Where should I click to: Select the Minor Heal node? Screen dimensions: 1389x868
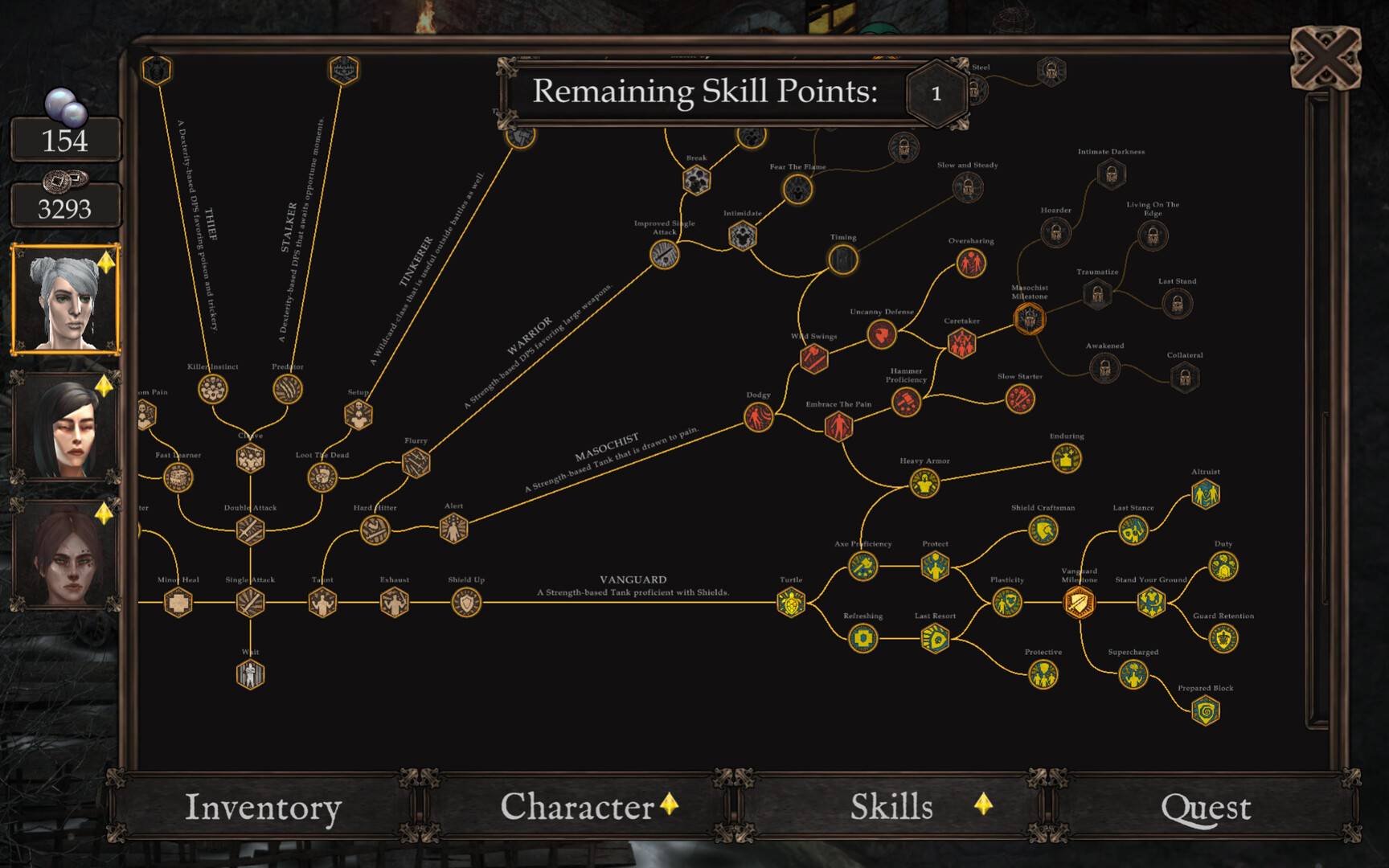[x=176, y=601]
